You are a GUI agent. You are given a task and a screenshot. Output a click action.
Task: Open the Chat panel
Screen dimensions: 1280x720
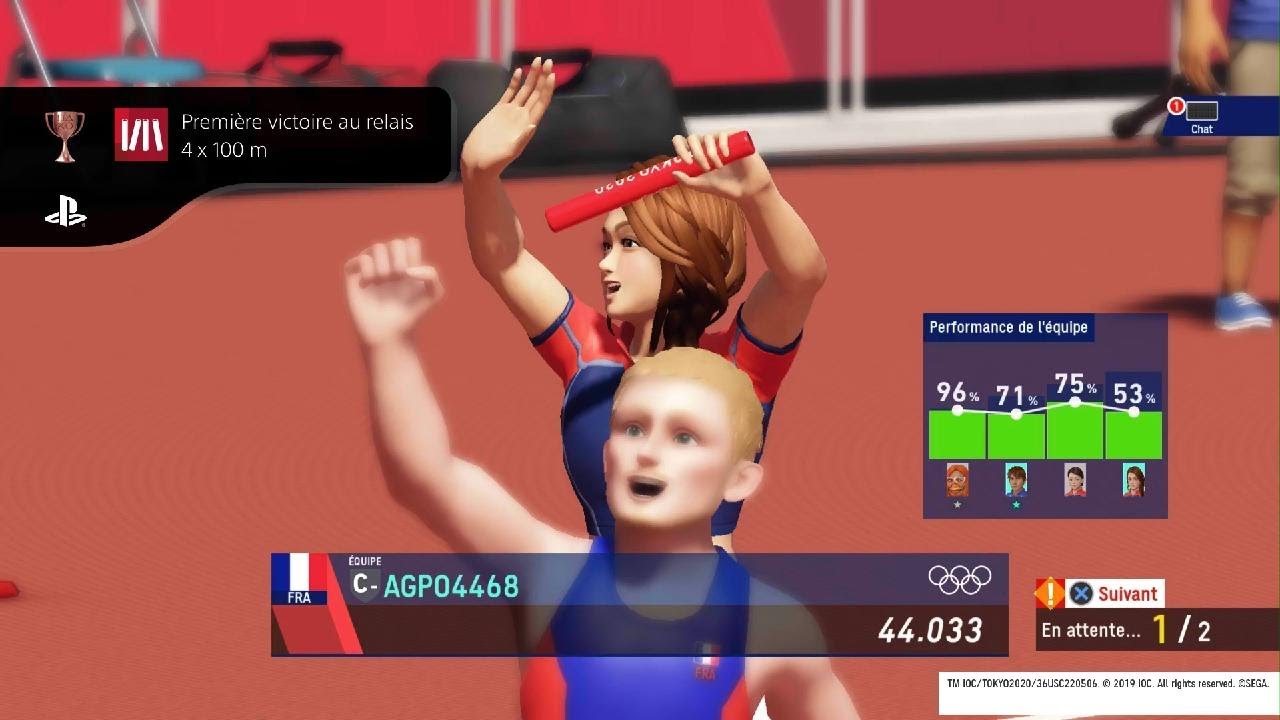(x=1201, y=116)
